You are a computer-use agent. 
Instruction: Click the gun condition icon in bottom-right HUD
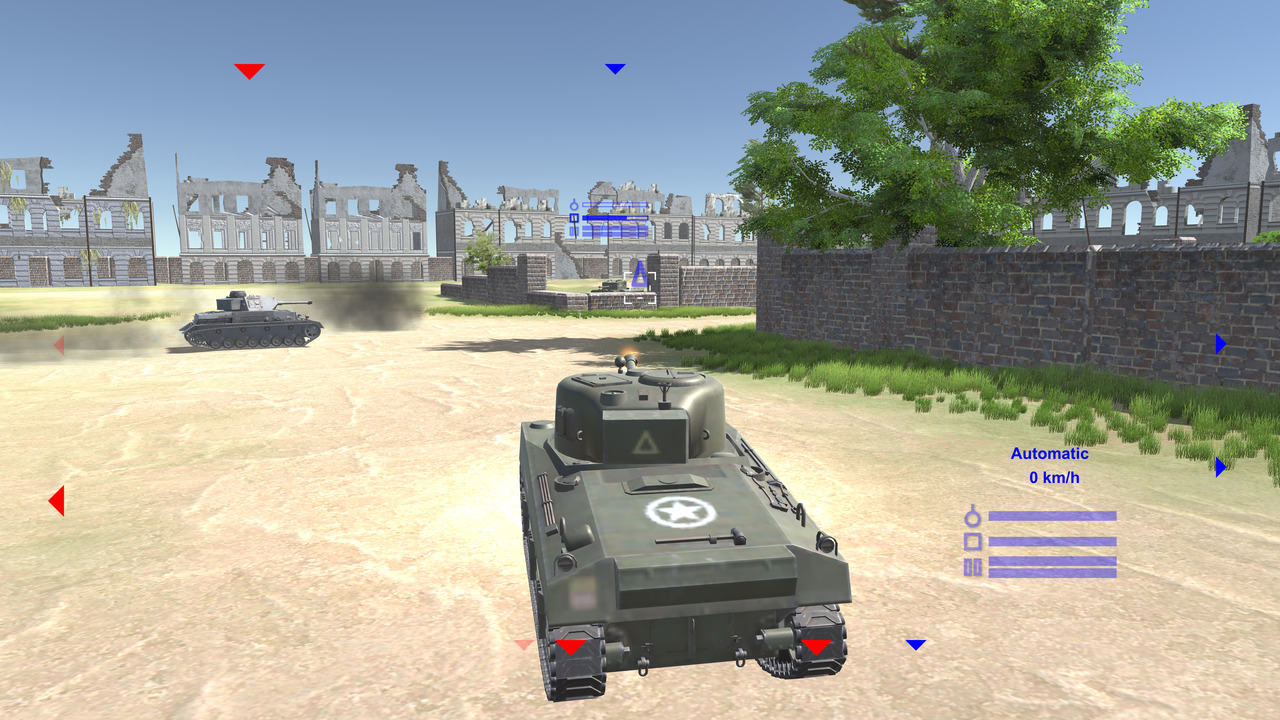point(972,517)
